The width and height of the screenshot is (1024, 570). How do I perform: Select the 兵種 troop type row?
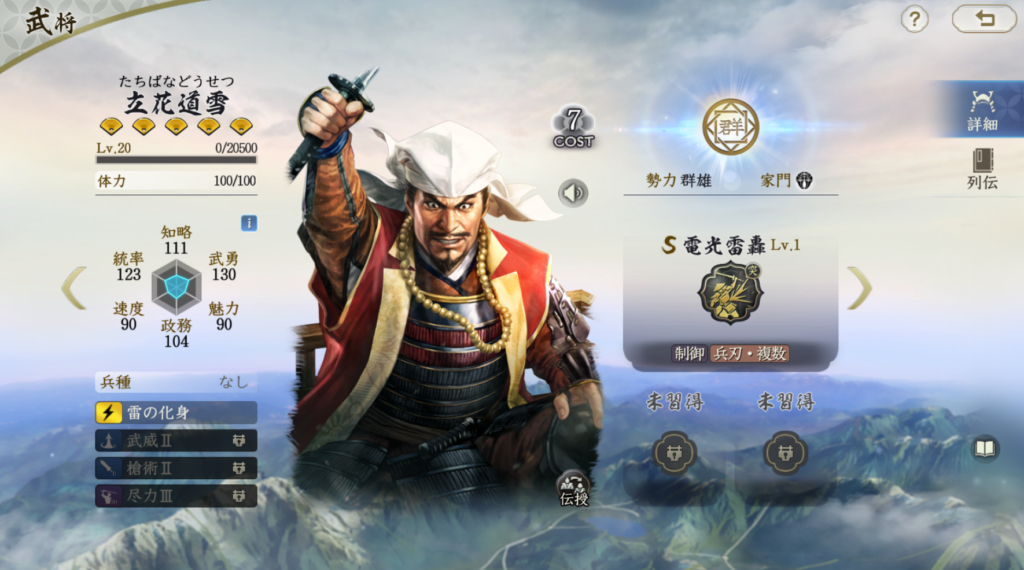click(x=176, y=382)
